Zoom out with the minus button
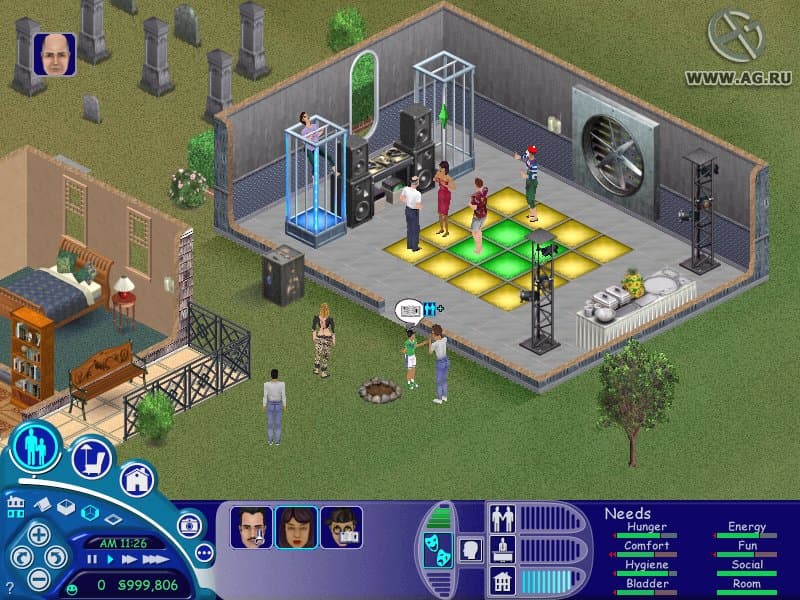The width and height of the screenshot is (800, 600). (x=39, y=577)
